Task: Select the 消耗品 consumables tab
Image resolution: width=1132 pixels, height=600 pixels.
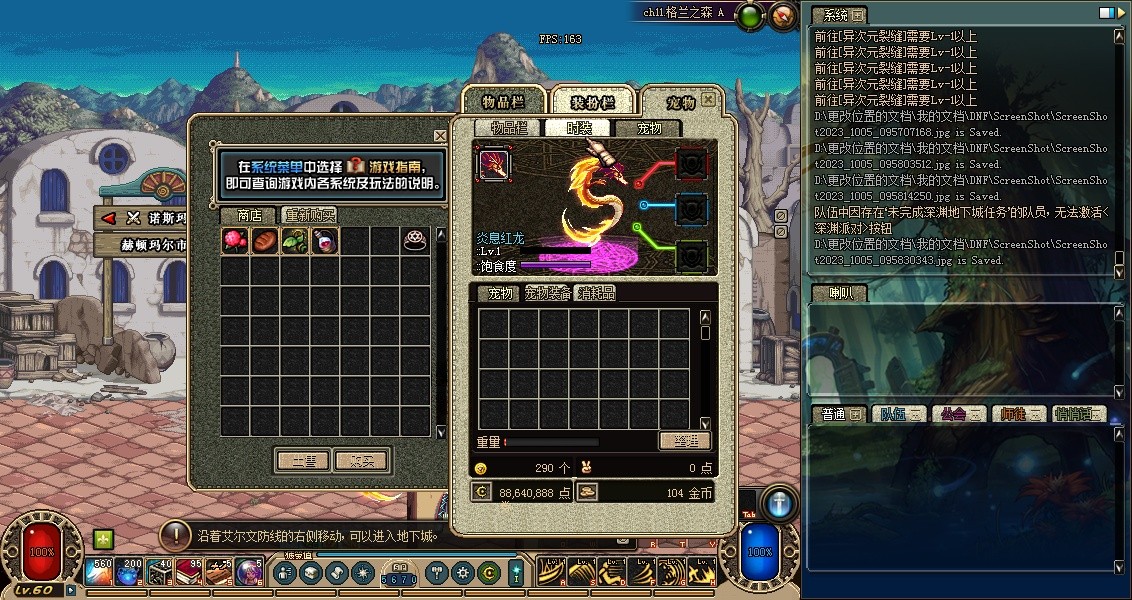Action: [597, 293]
